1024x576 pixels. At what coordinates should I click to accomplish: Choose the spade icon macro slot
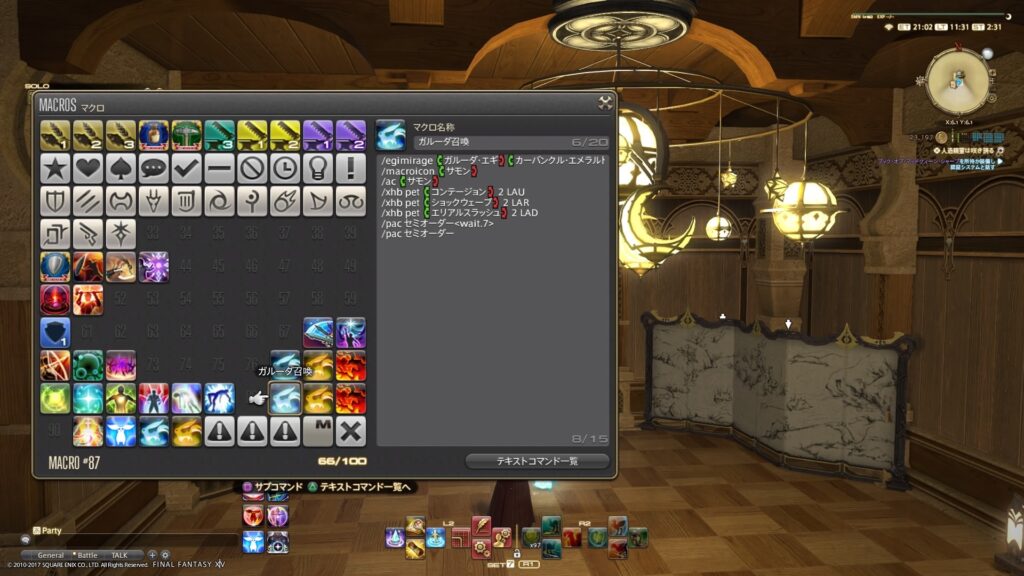click(x=121, y=167)
